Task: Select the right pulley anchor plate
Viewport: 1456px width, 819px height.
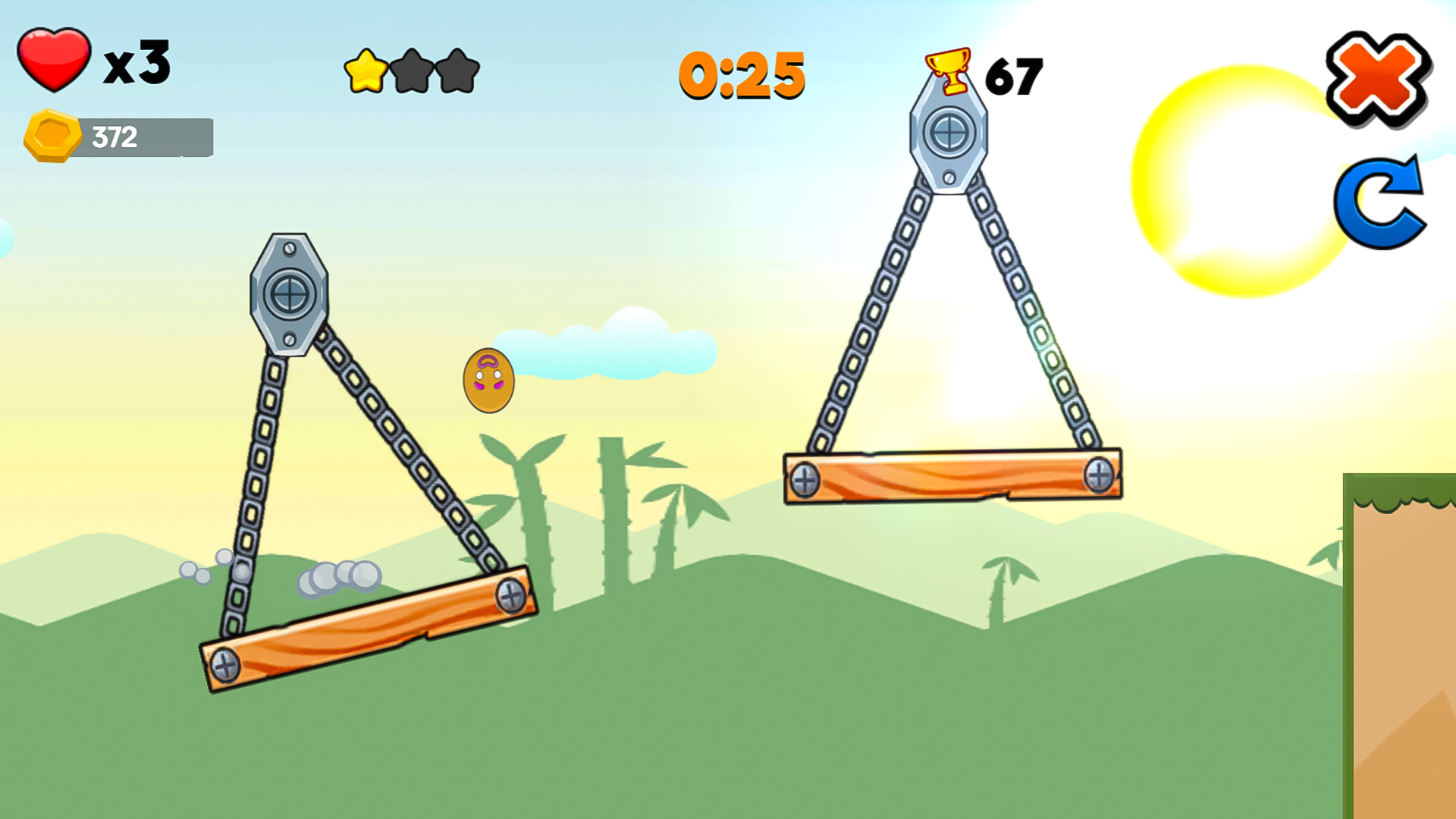Action: pos(948,133)
